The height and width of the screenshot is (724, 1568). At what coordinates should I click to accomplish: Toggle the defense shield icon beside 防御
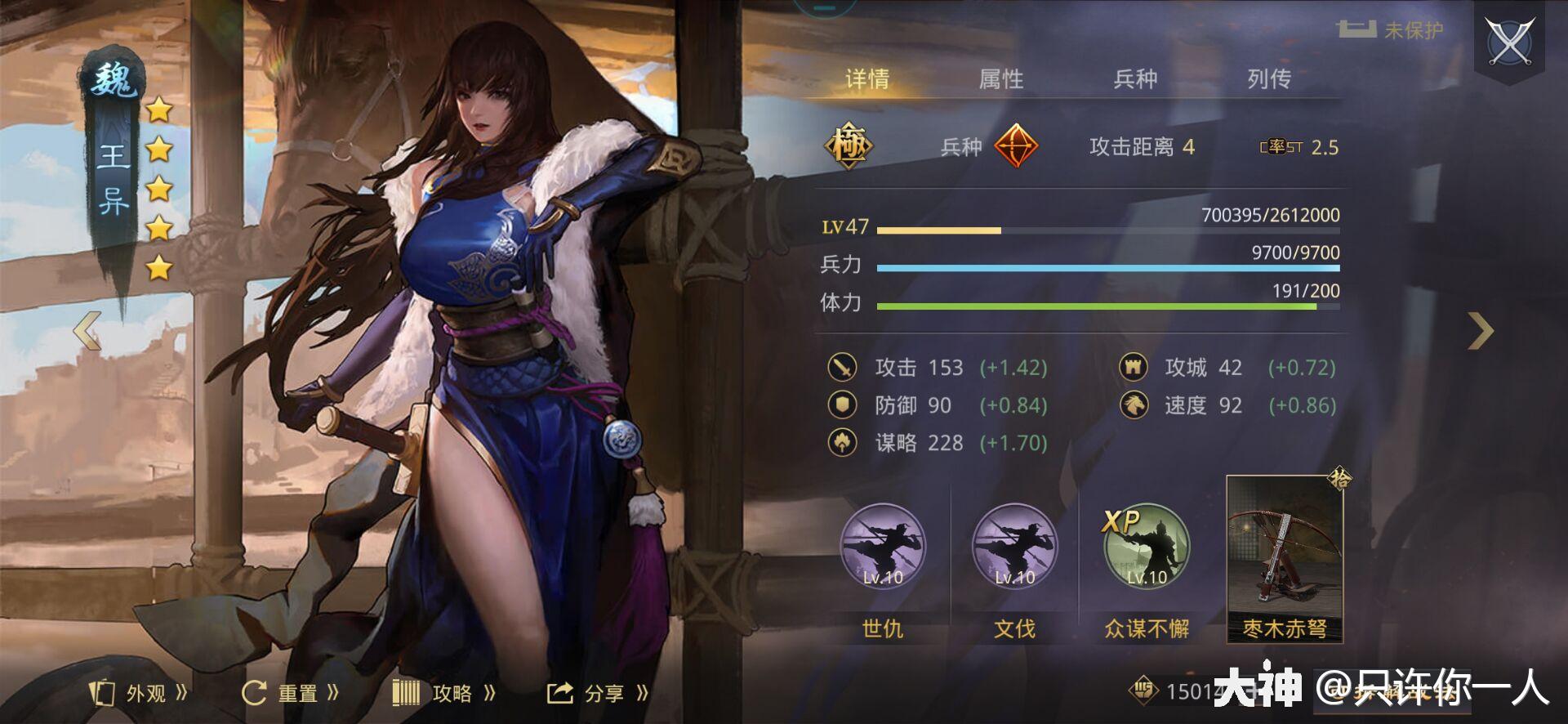tap(844, 405)
